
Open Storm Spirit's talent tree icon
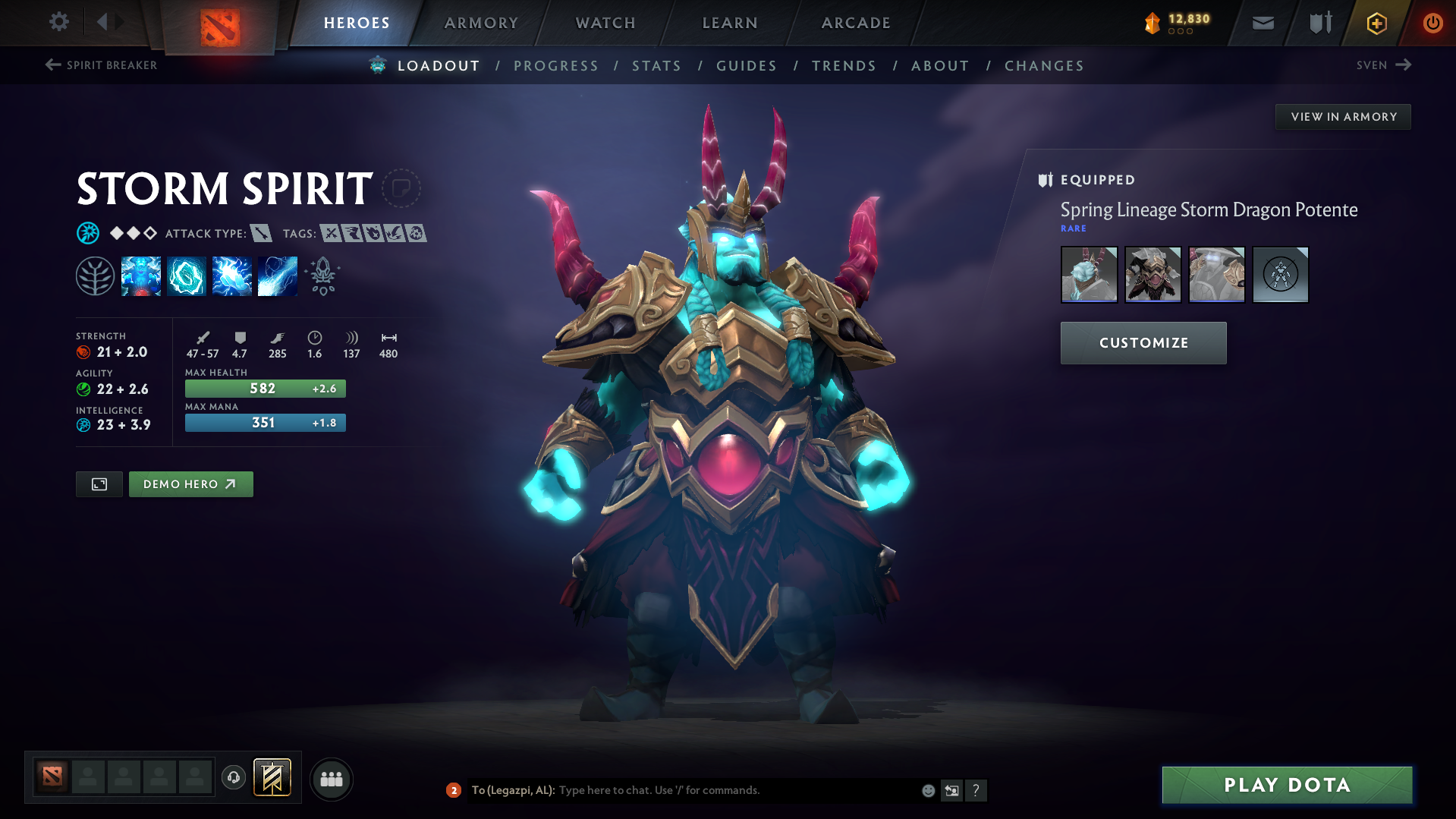coord(95,276)
